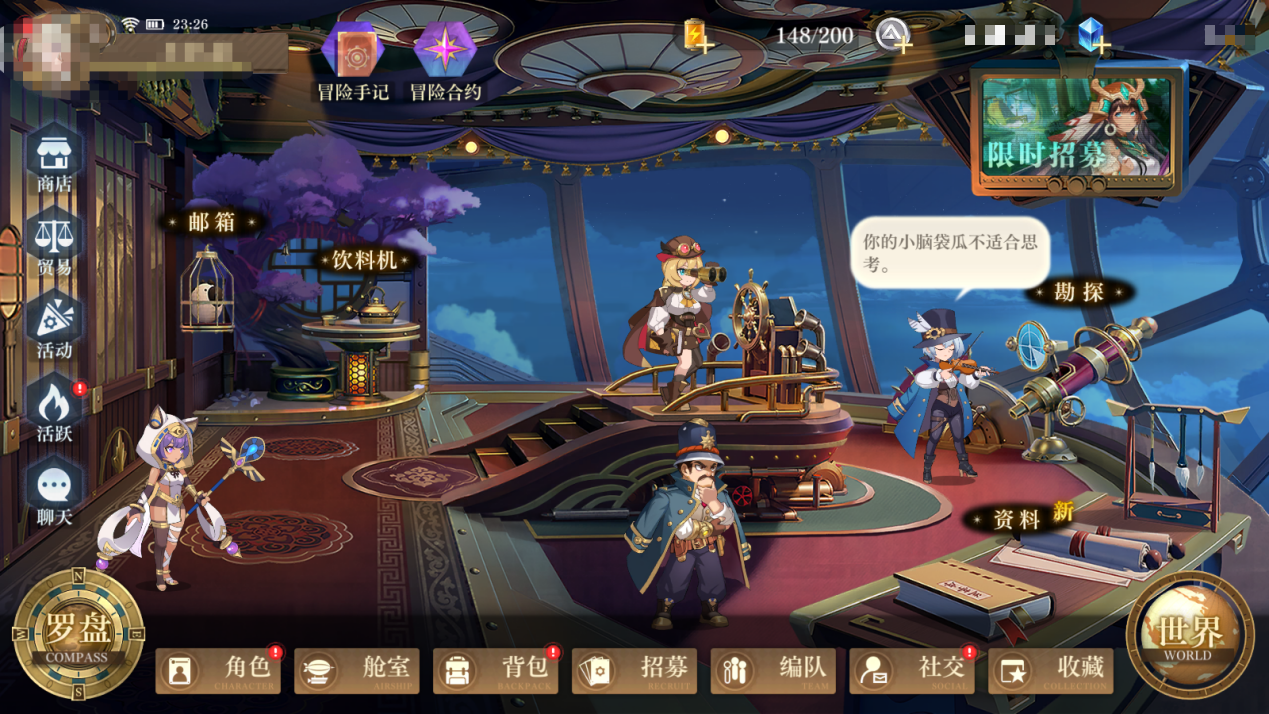This screenshot has width=1269, height=714.
Task: Enter the 世界 World map
Action: tap(1190, 634)
